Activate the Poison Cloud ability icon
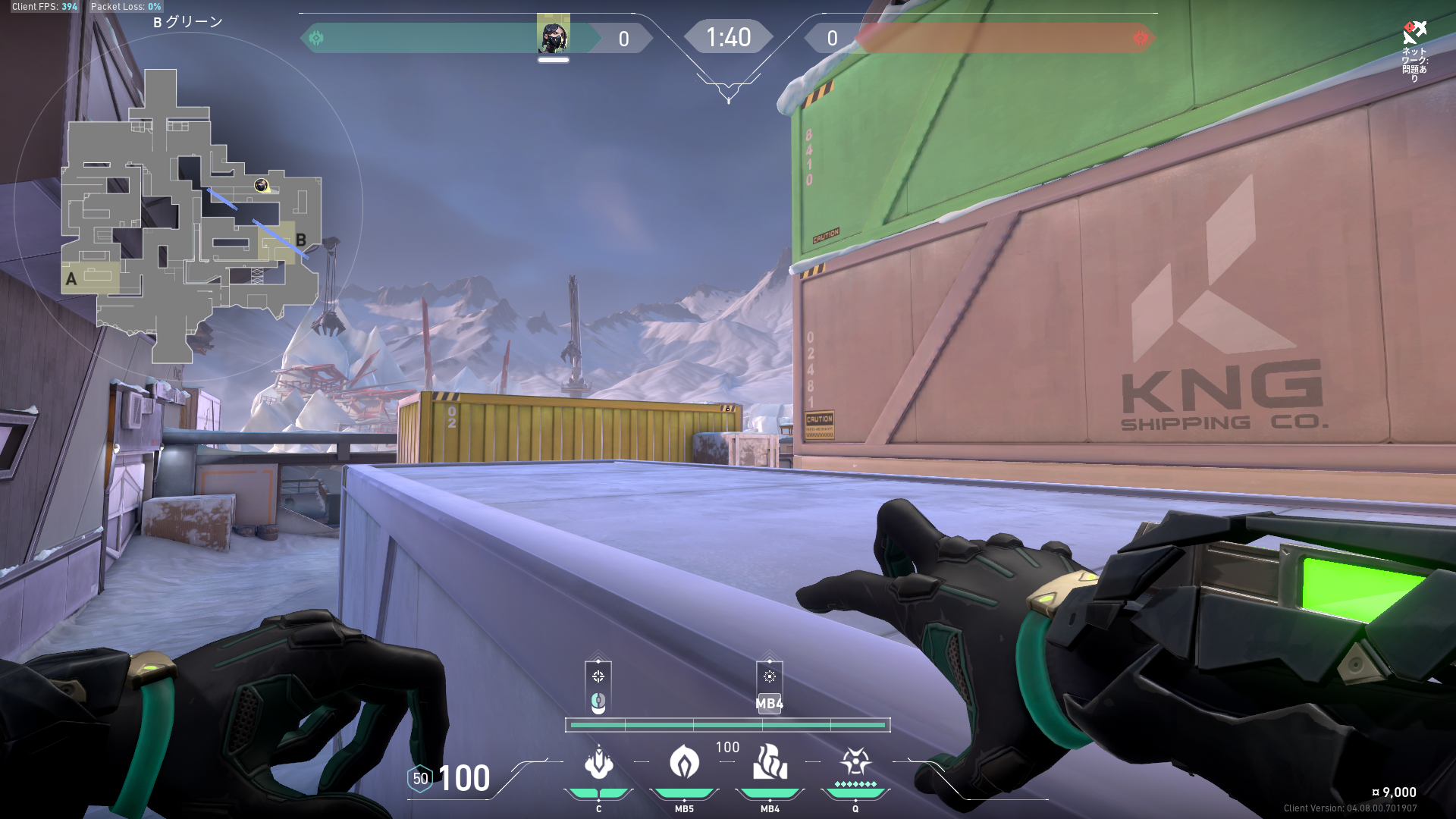1456x819 pixels. tap(684, 763)
